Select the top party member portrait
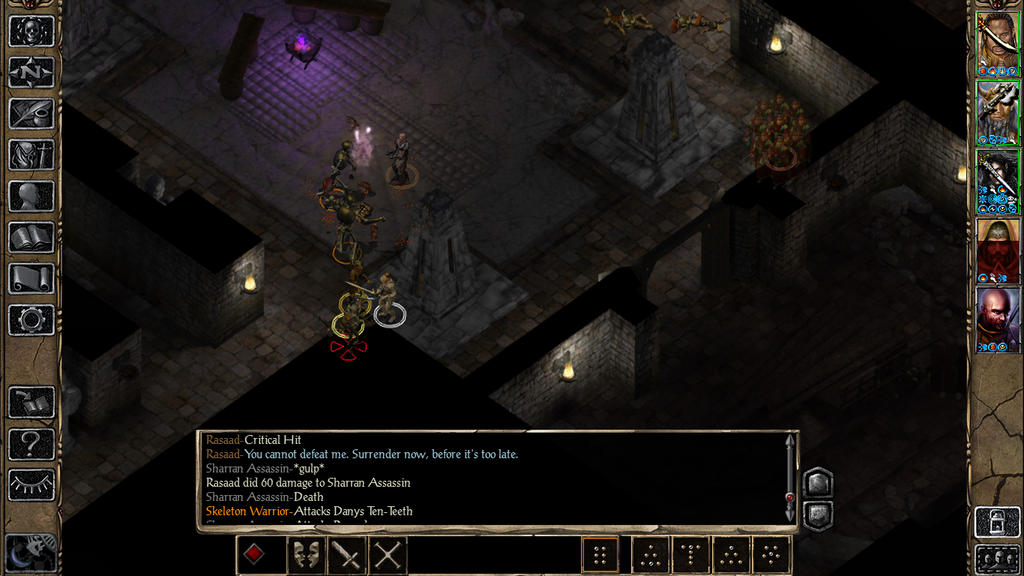This screenshot has height=576, width=1024. click(x=997, y=40)
